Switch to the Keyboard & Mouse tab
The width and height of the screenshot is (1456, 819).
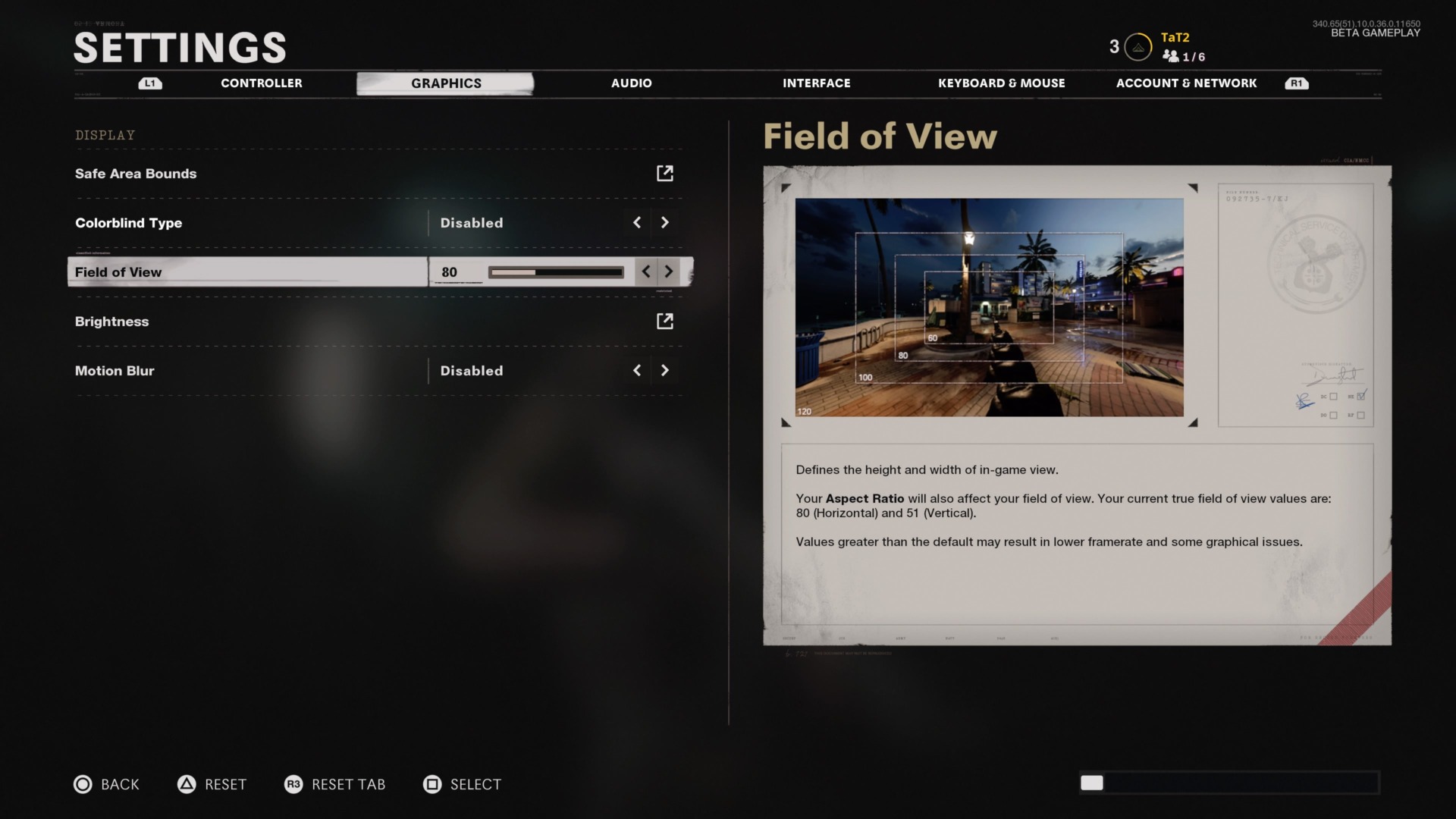[1002, 83]
